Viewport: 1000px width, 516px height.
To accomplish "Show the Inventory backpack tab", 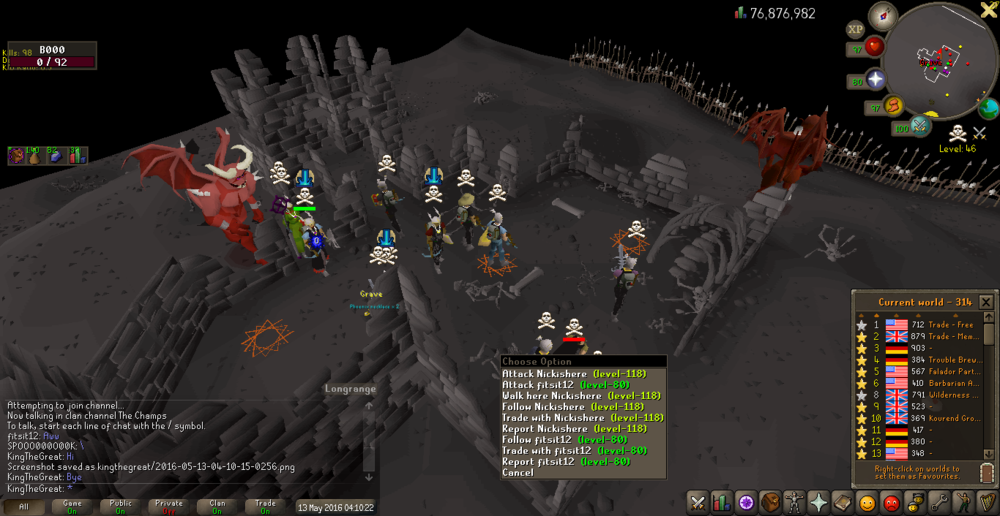I will 771,502.
